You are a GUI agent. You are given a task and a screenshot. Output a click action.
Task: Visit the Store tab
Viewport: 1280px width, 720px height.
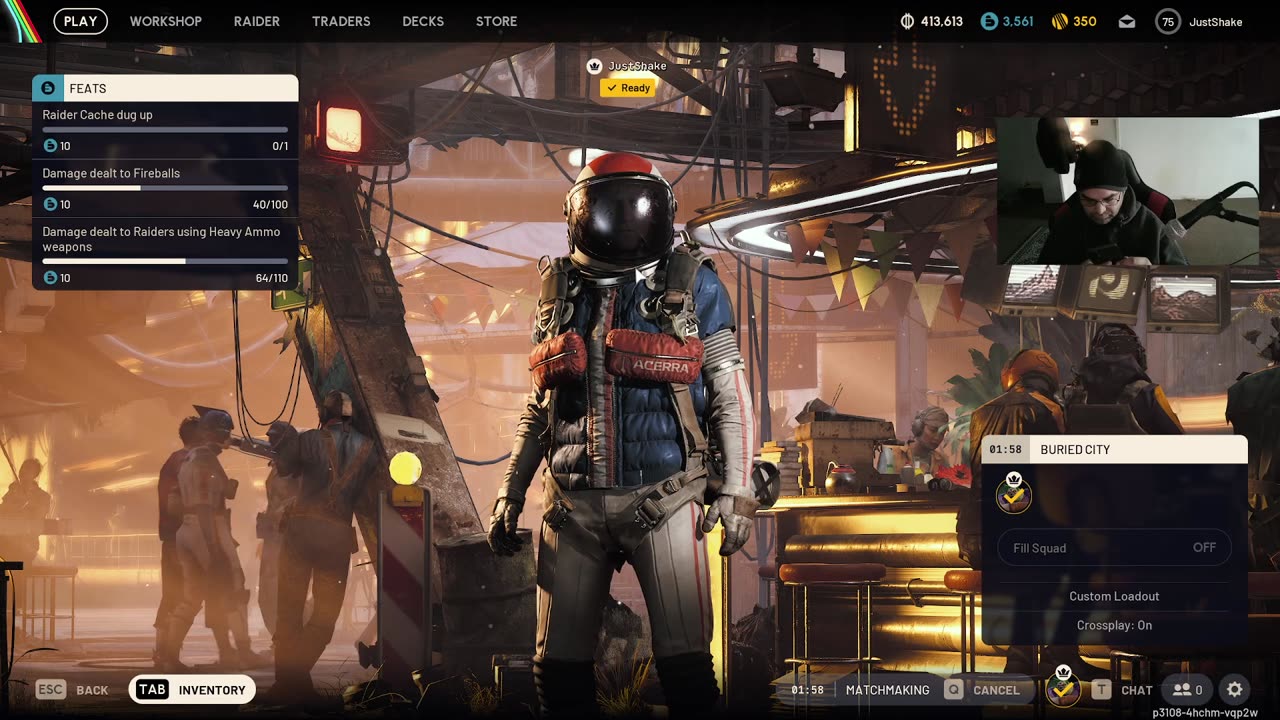pos(496,21)
